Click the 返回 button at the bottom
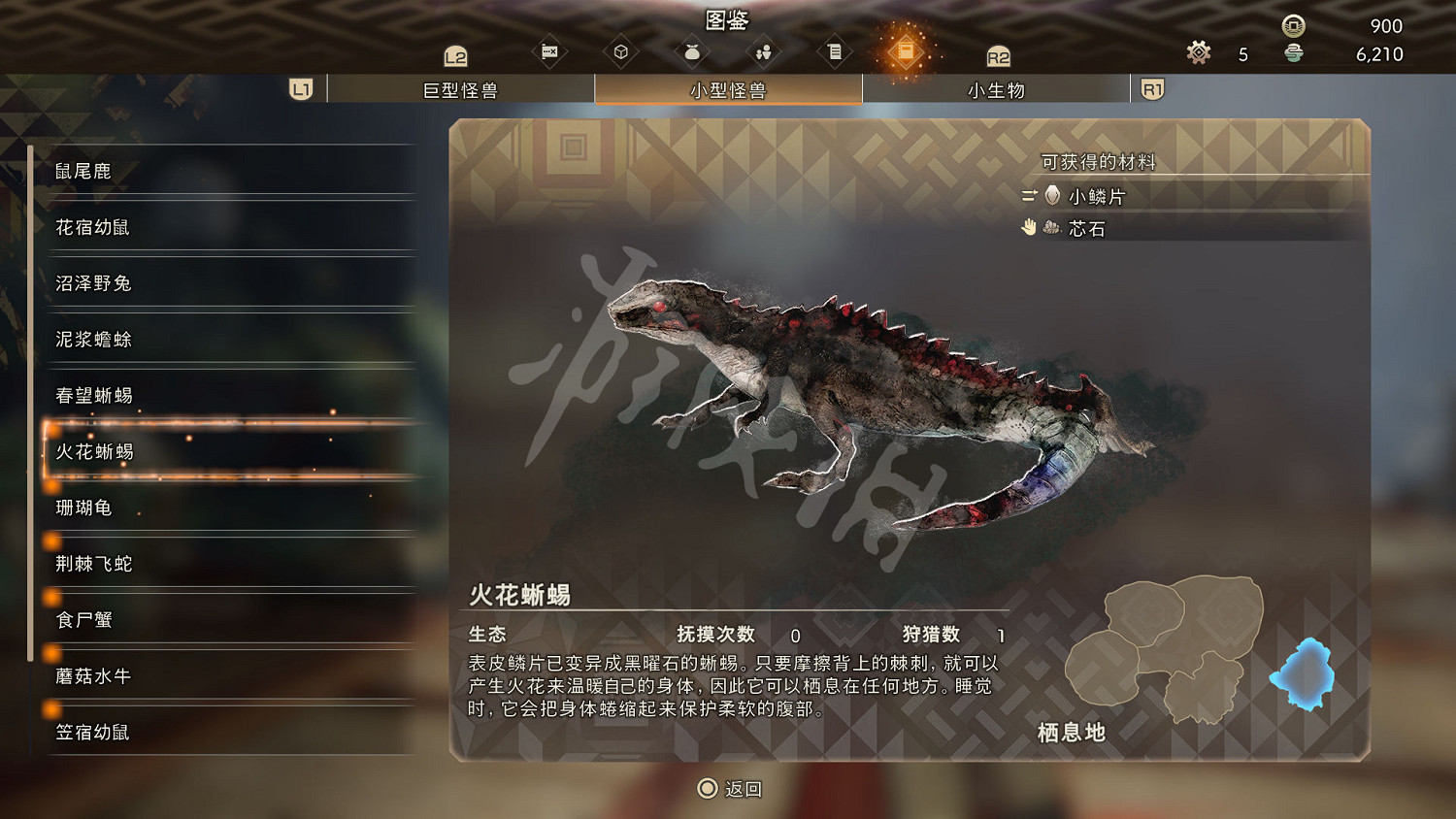 (x=728, y=789)
